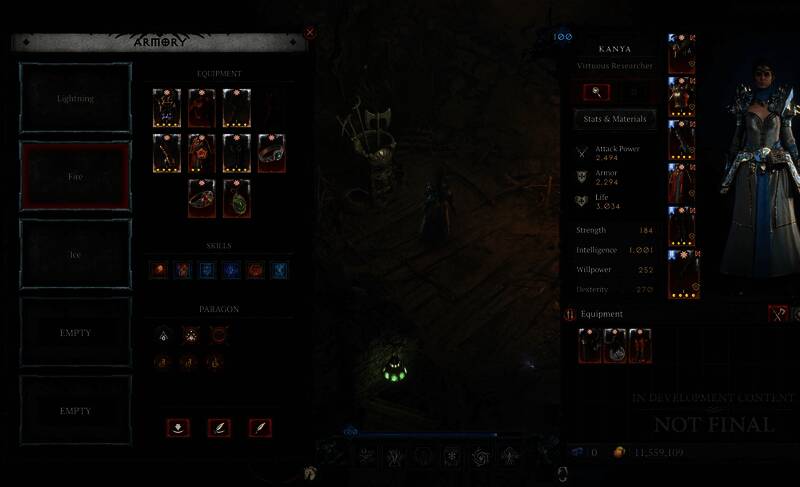Activate the spiral skill on the hotbar

[x=481, y=456]
